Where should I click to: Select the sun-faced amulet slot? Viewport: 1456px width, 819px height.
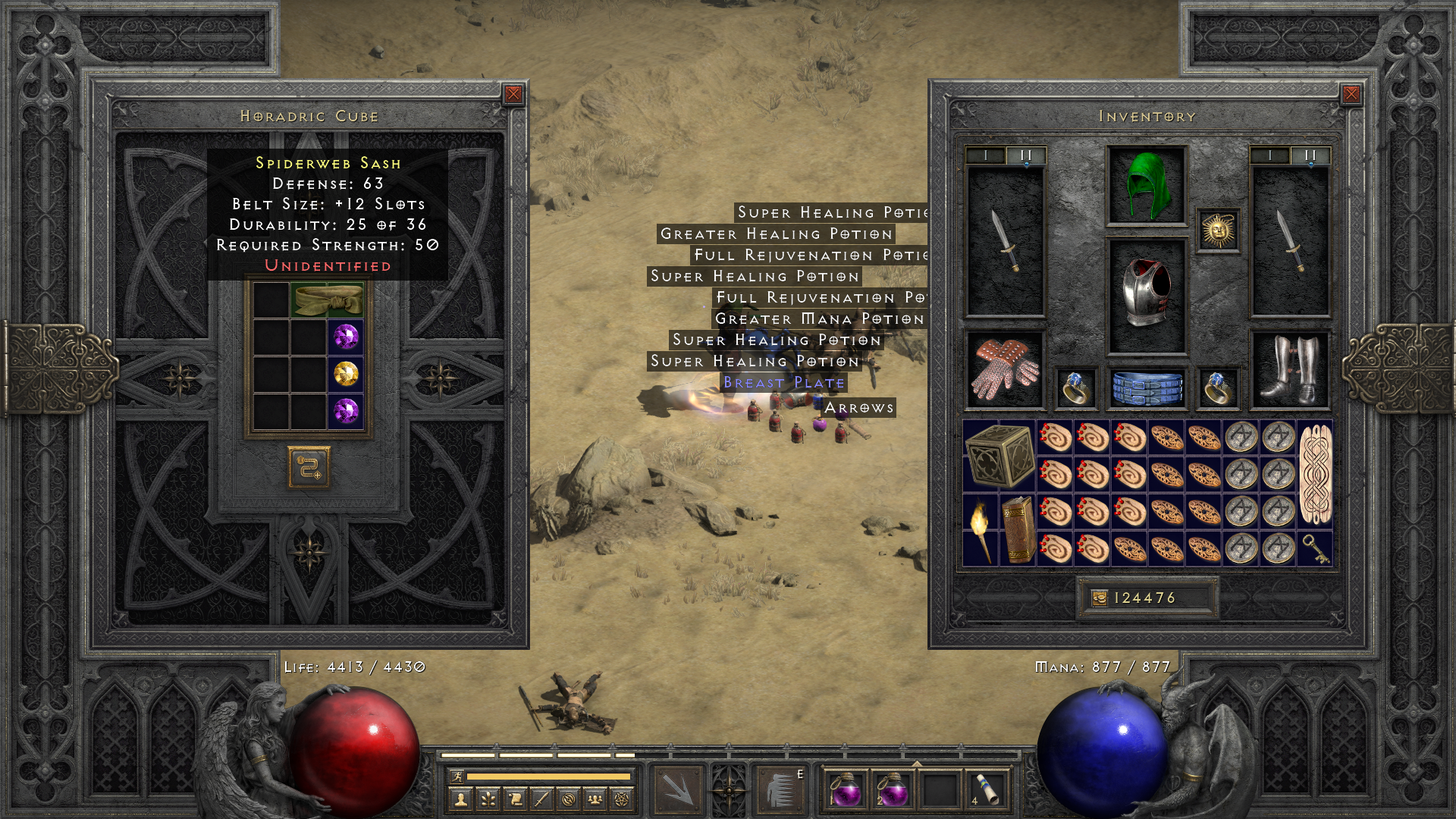[1218, 231]
